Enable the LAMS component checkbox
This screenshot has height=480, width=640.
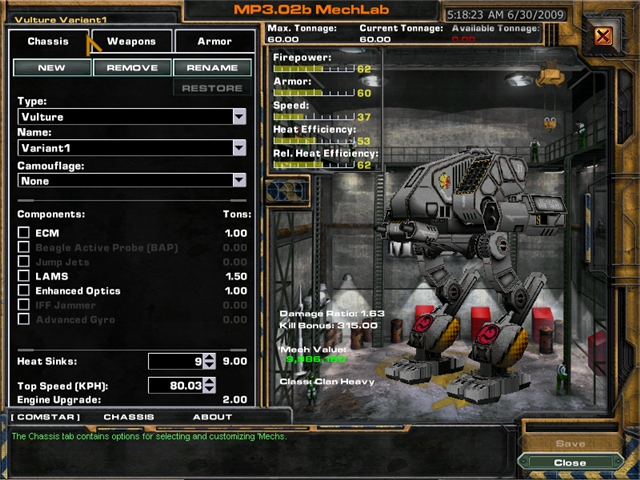pyautogui.click(x=24, y=276)
